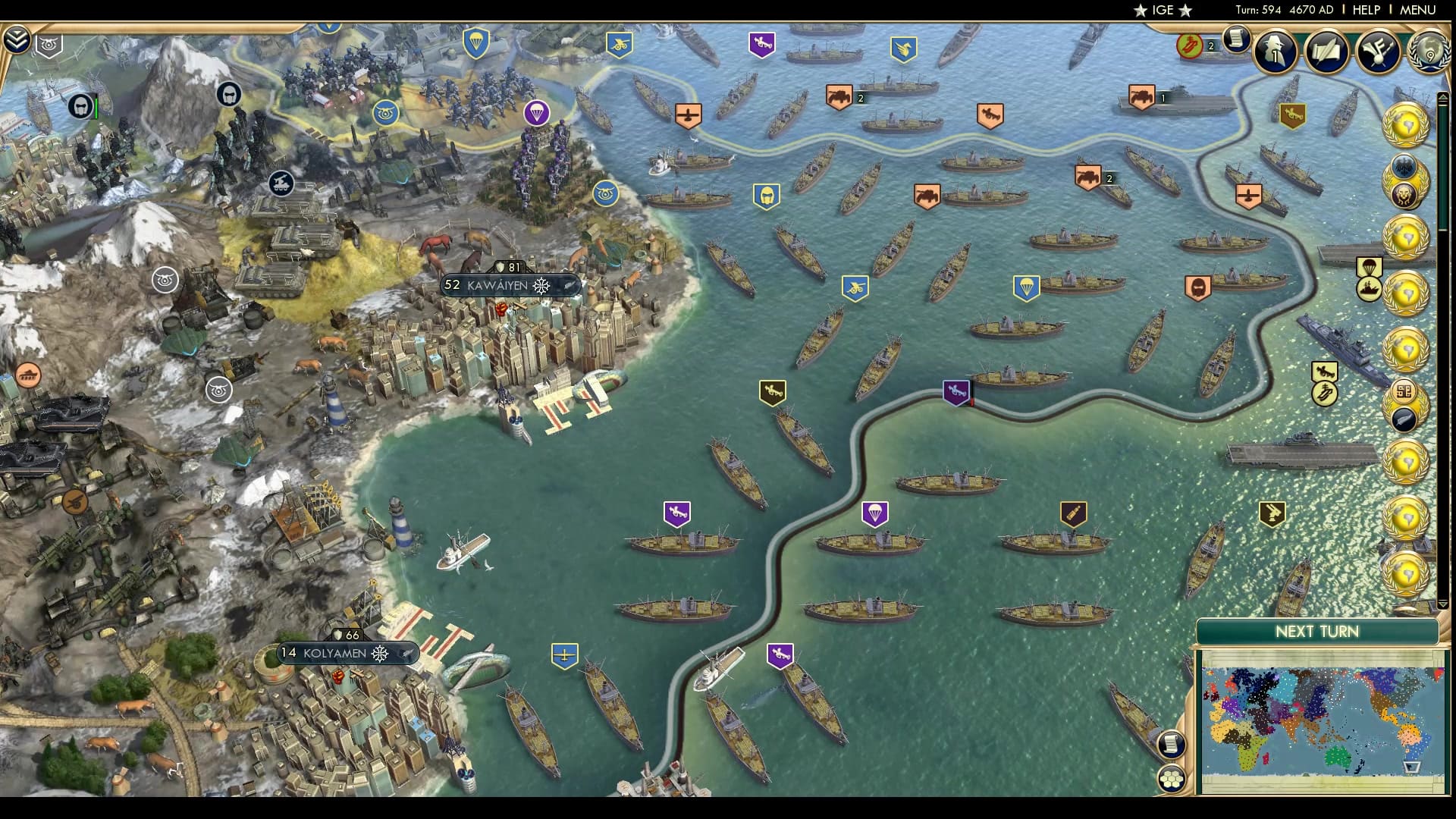This screenshot has height=819, width=1456.
Task: Open the HELP menu
Action: [x=1365, y=10]
